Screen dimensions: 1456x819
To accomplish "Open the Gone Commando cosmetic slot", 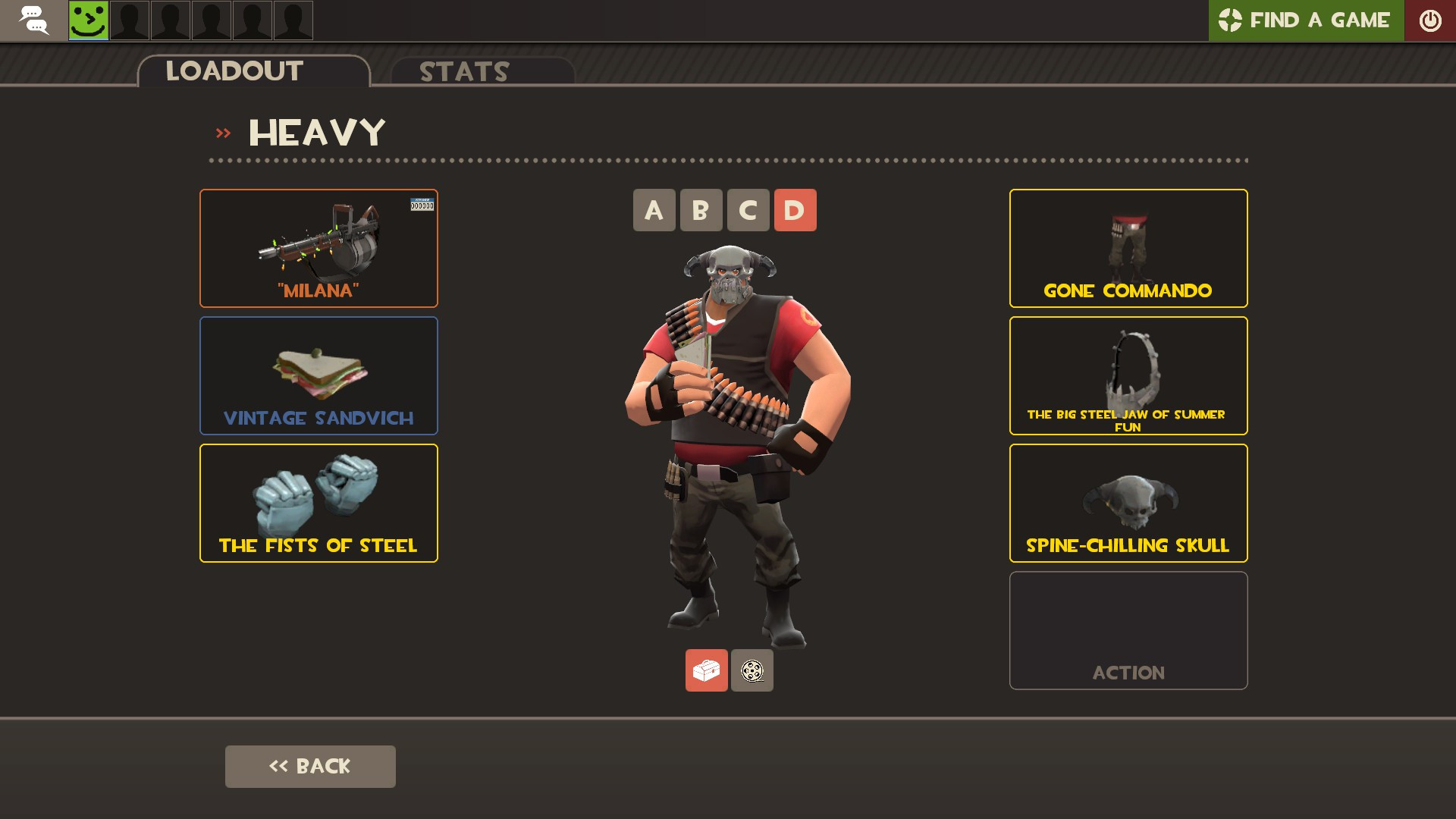I will point(1128,248).
